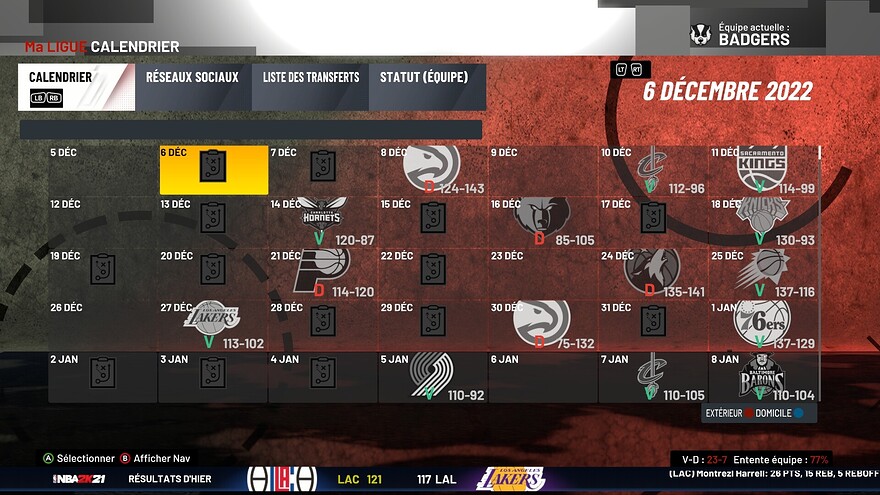Image resolution: width=880 pixels, height=495 pixels.
Task: Select the 10 Déc Cavaliers game
Action: 652,169
